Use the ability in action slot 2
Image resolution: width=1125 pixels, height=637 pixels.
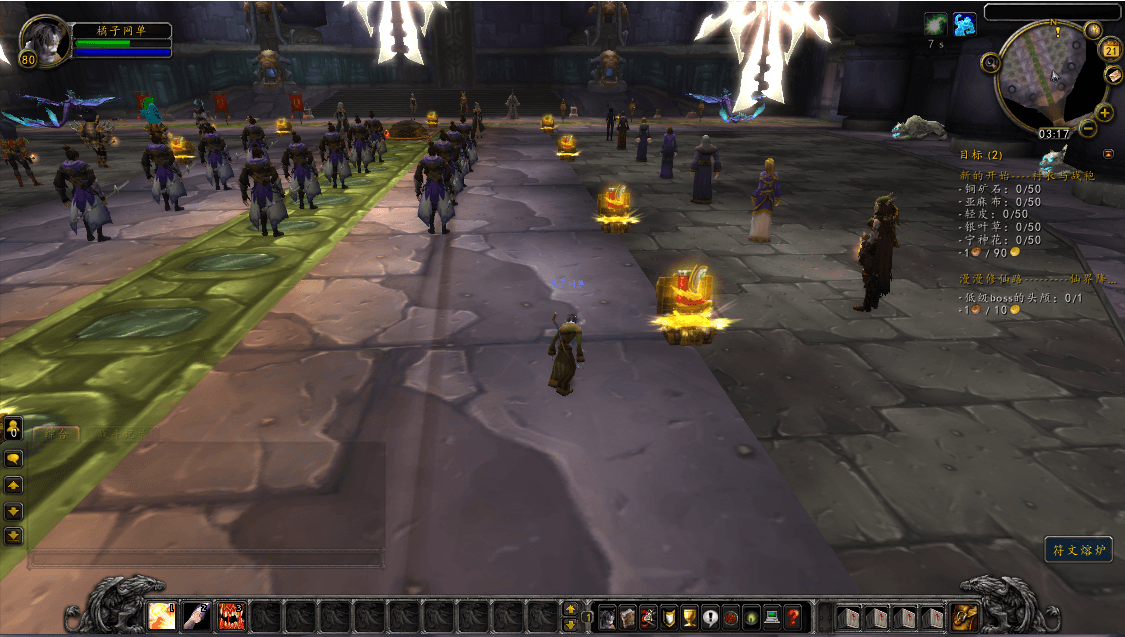click(197, 615)
